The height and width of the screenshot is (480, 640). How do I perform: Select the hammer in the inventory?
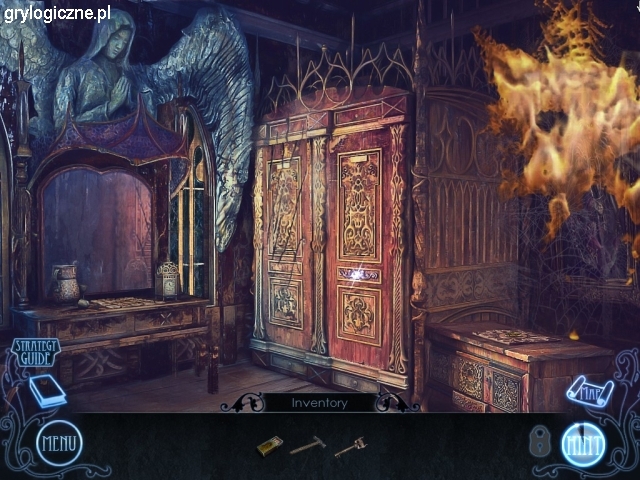pos(307,446)
